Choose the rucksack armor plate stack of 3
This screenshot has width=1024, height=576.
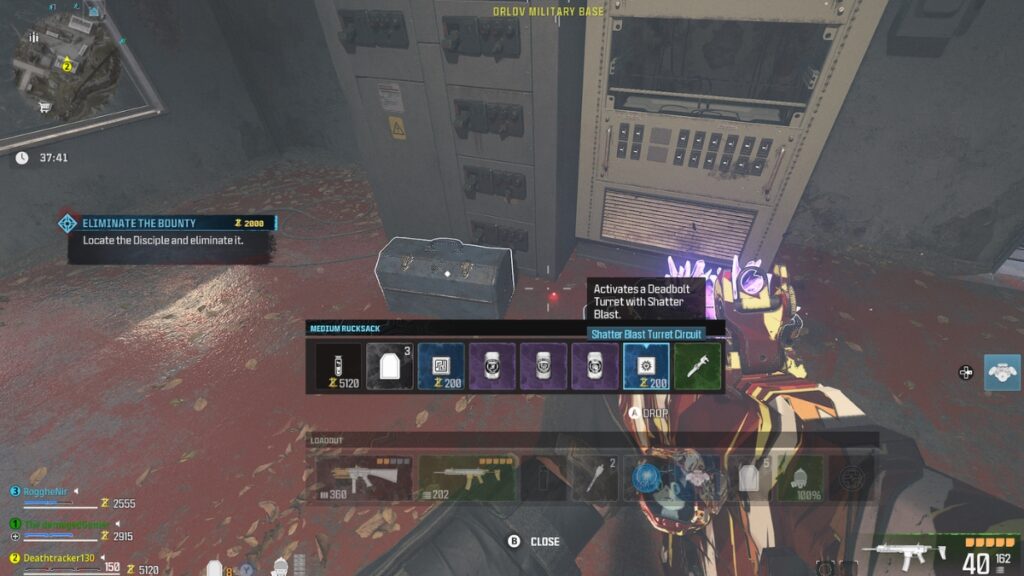click(x=389, y=367)
